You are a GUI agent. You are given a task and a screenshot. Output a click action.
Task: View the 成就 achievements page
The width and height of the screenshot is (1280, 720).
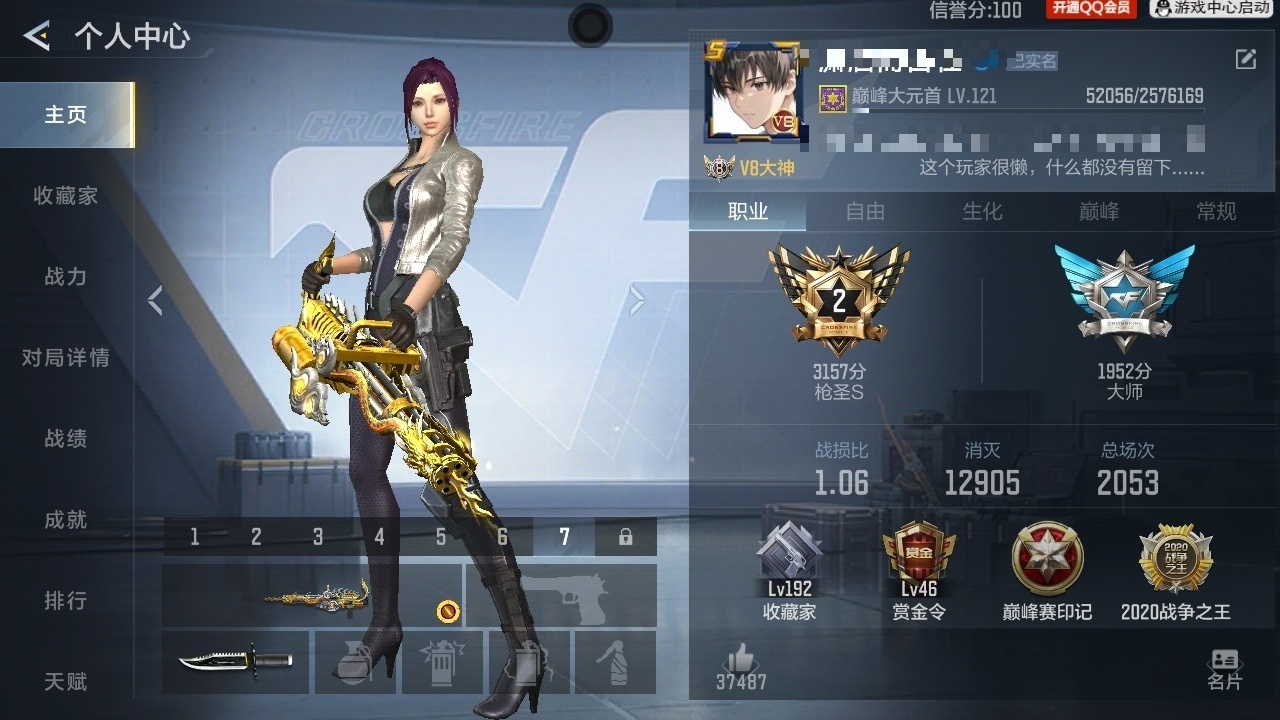tap(66, 520)
